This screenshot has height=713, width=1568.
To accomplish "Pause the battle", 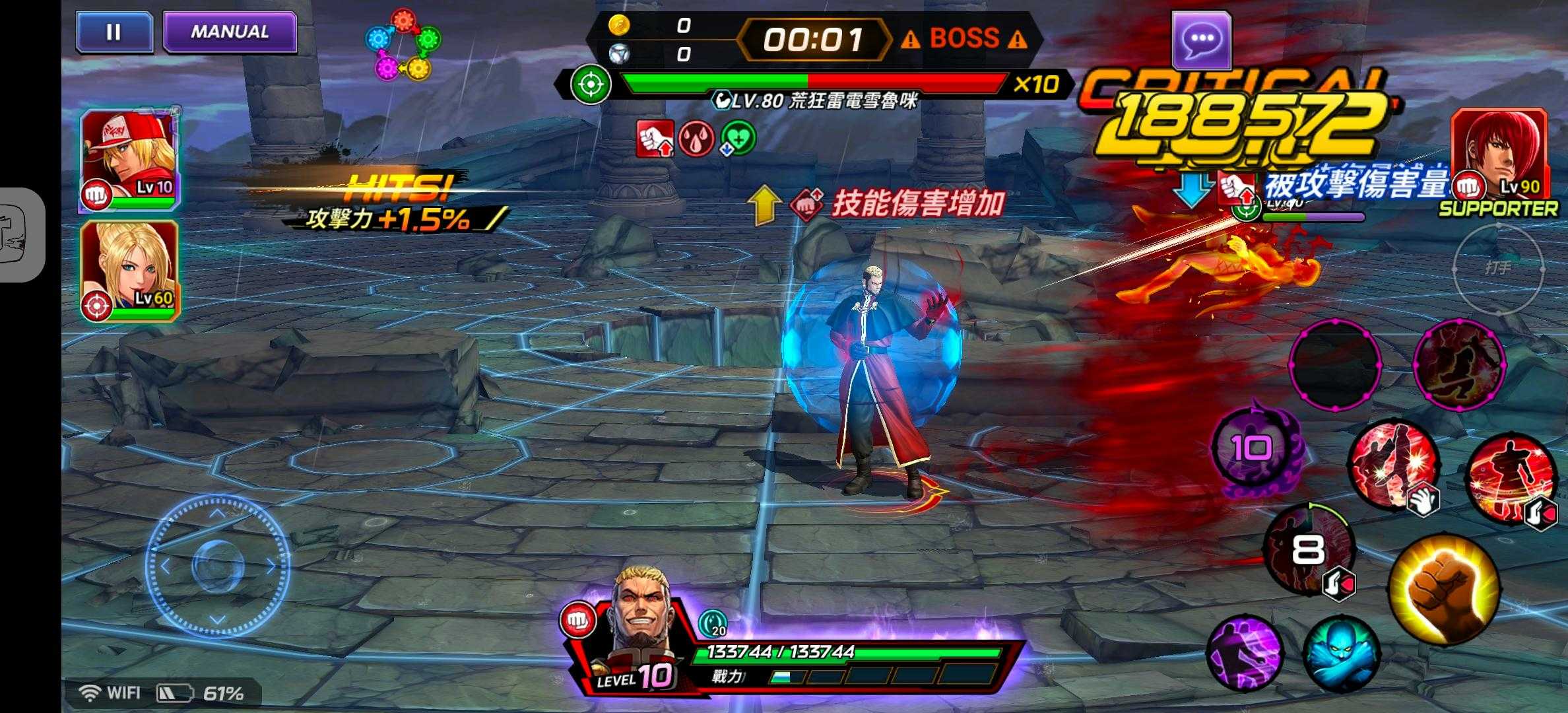I will (114, 32).
